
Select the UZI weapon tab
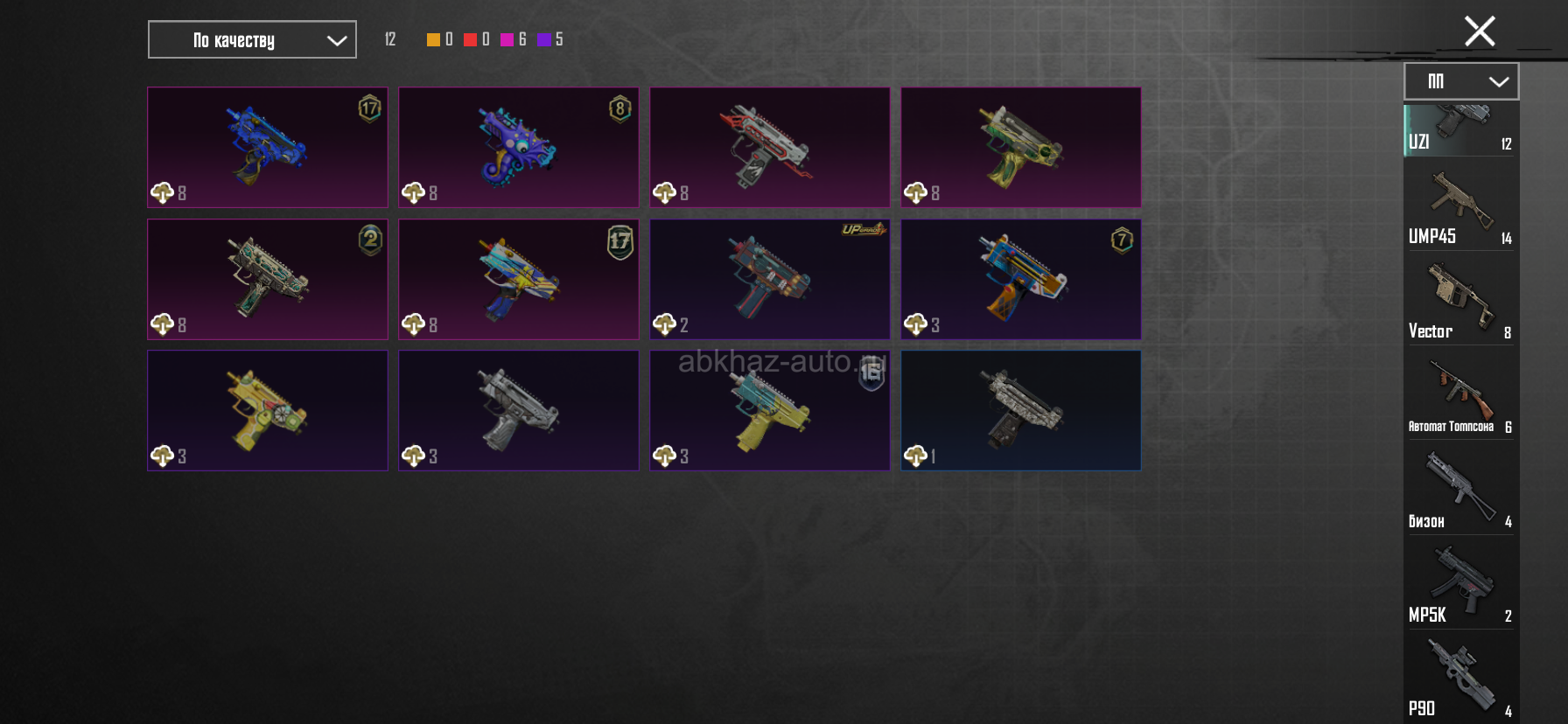coord(1460,130)
